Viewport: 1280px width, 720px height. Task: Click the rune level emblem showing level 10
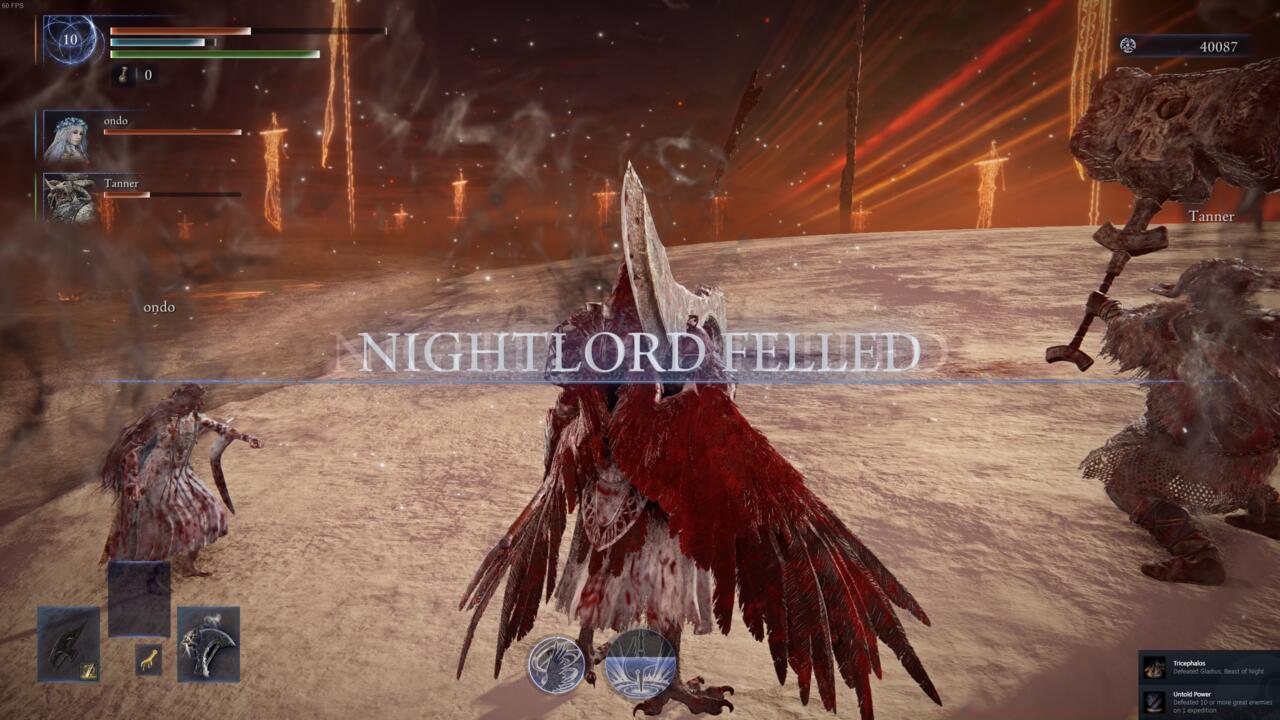pos(67,42)
